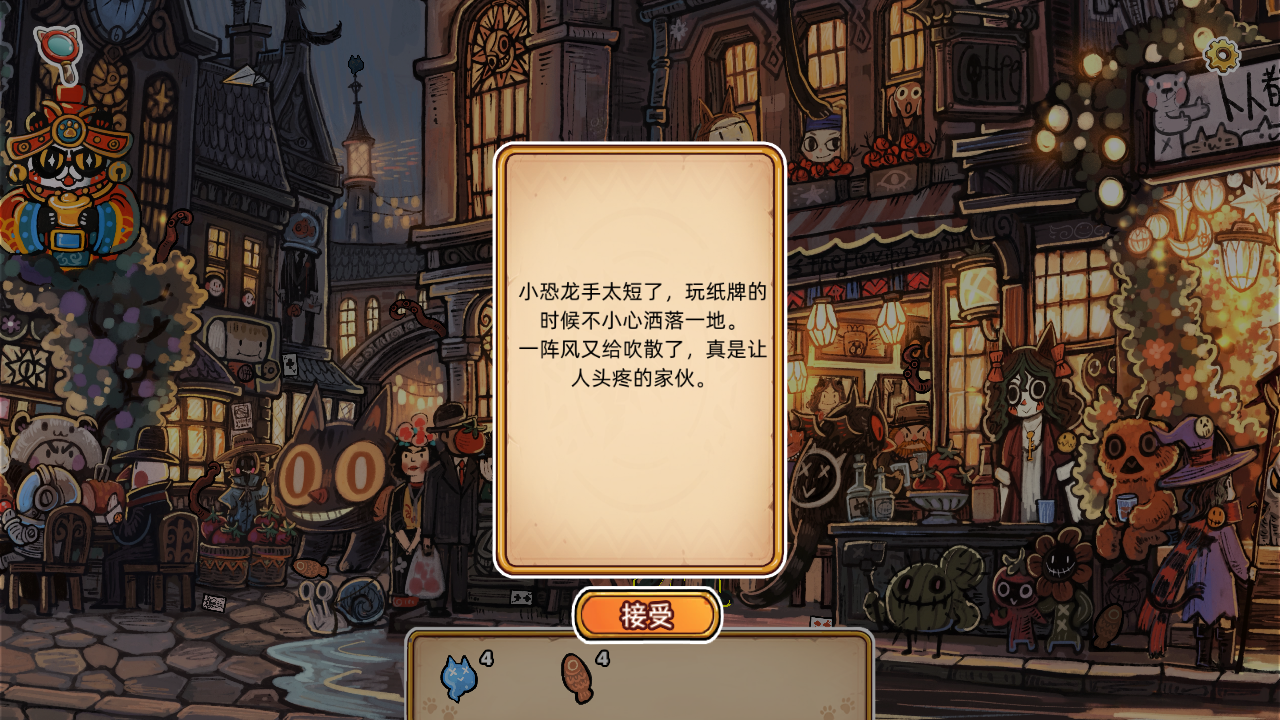1280x720 pixels.
Task: Select the blue ghost cat item with count 4
Action: tap(458, 677)
